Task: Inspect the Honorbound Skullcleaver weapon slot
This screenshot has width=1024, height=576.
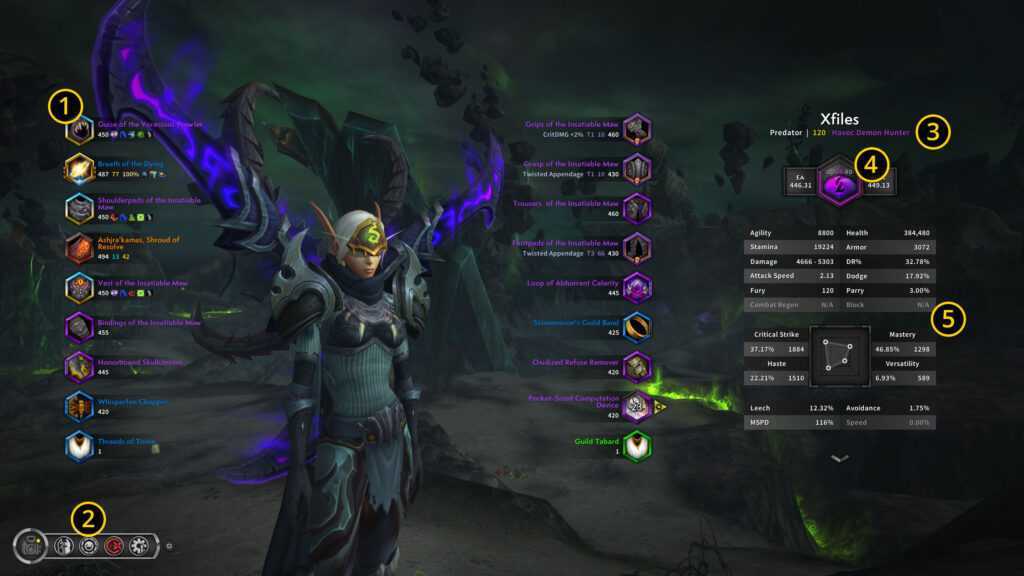Action: (x=79, y=367)
